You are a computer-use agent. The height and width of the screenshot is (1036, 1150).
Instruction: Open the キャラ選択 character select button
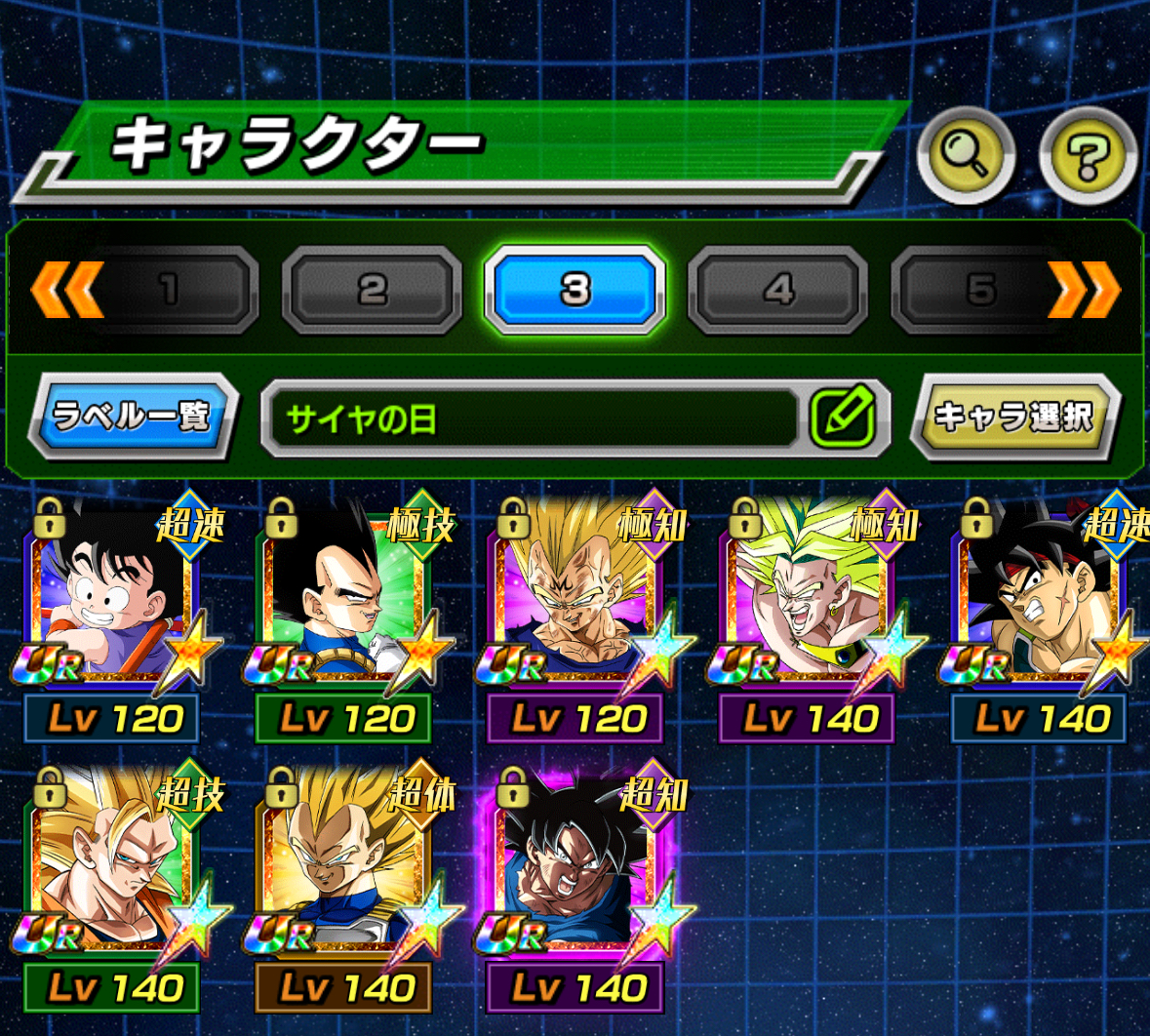[1013, 417]
